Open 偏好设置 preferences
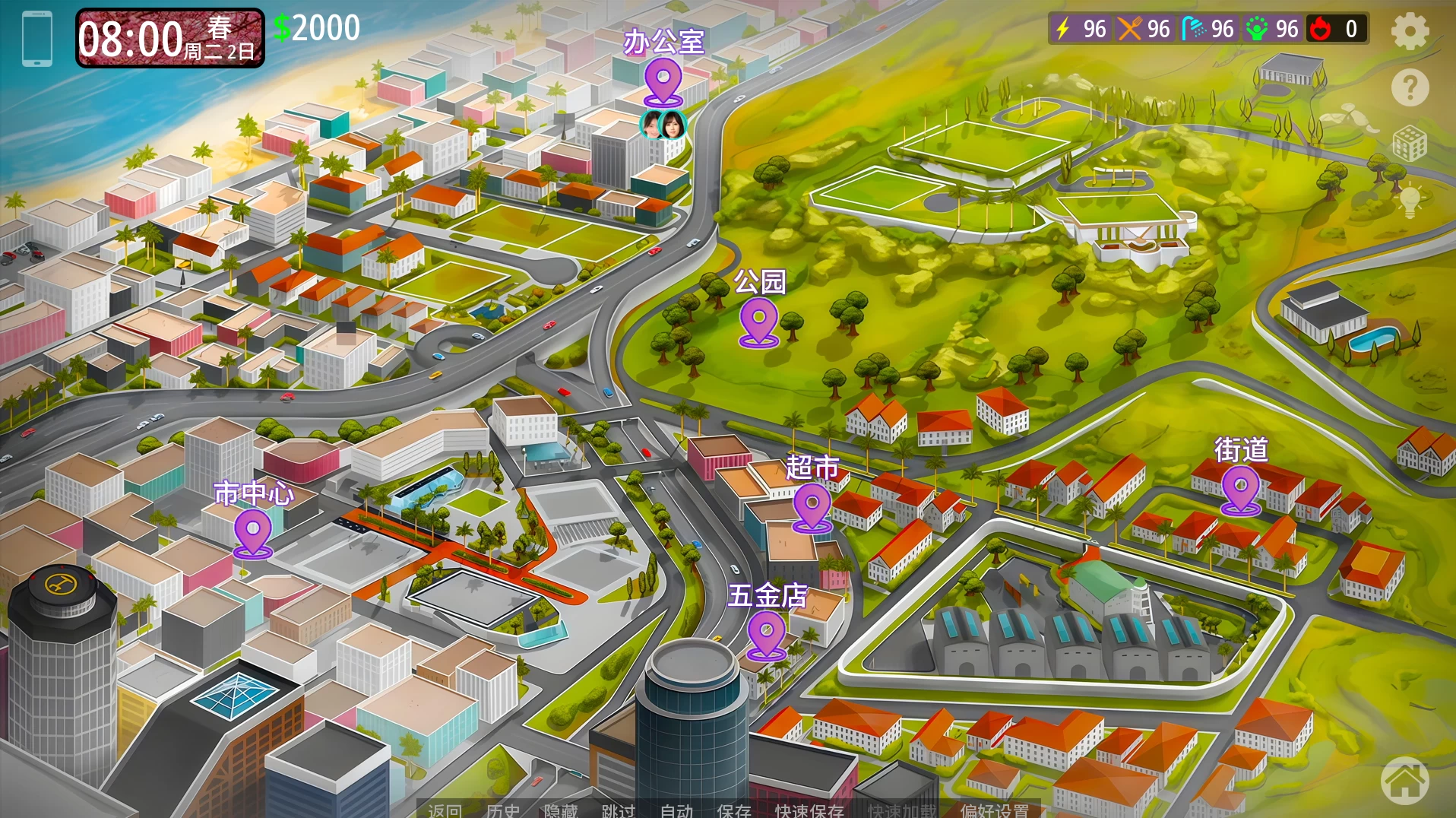The image size is (1456, 818). point(994,810)
